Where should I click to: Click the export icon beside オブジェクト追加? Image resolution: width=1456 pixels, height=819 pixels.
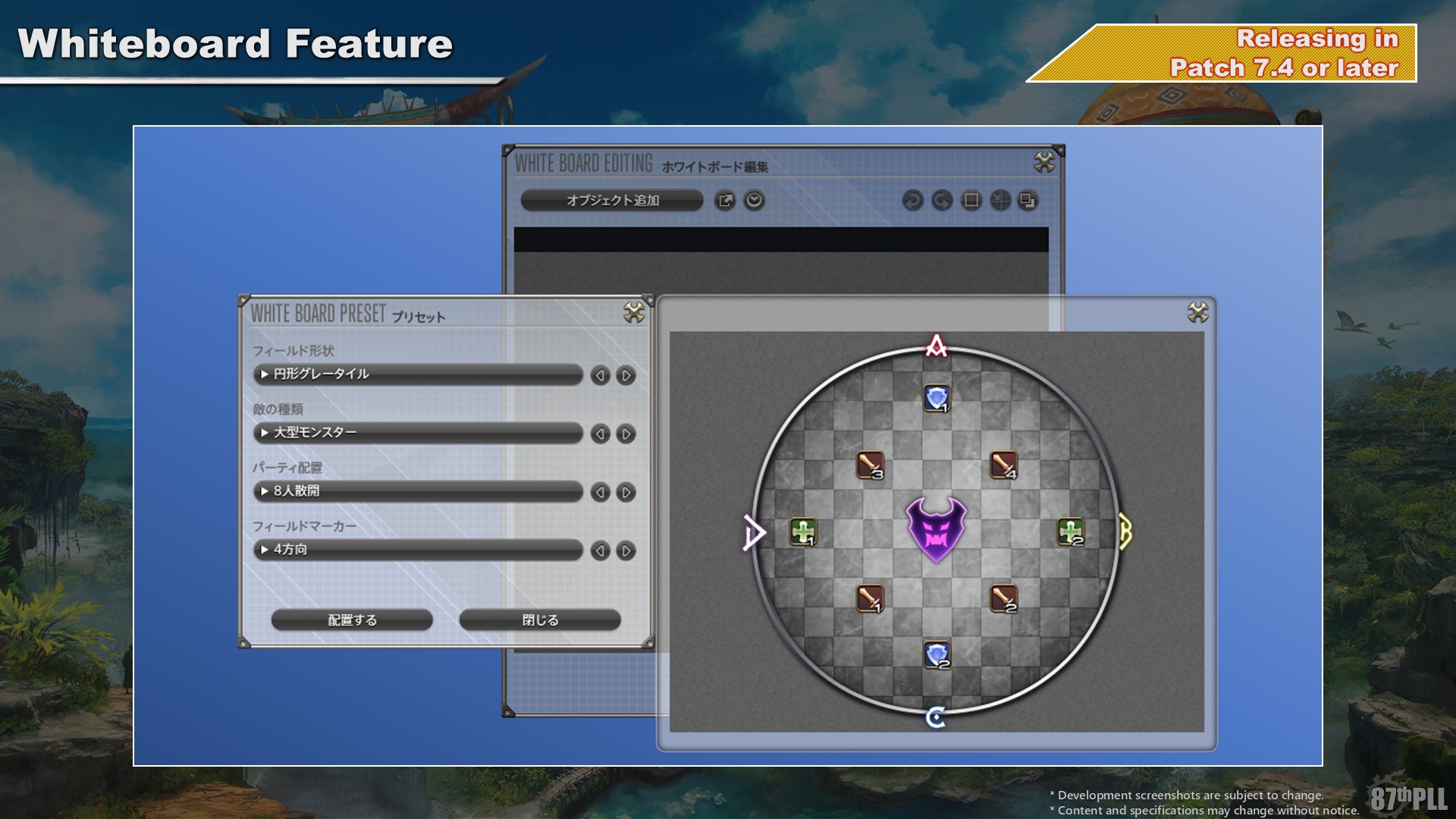pyautogui.click(x=725, y=200)
